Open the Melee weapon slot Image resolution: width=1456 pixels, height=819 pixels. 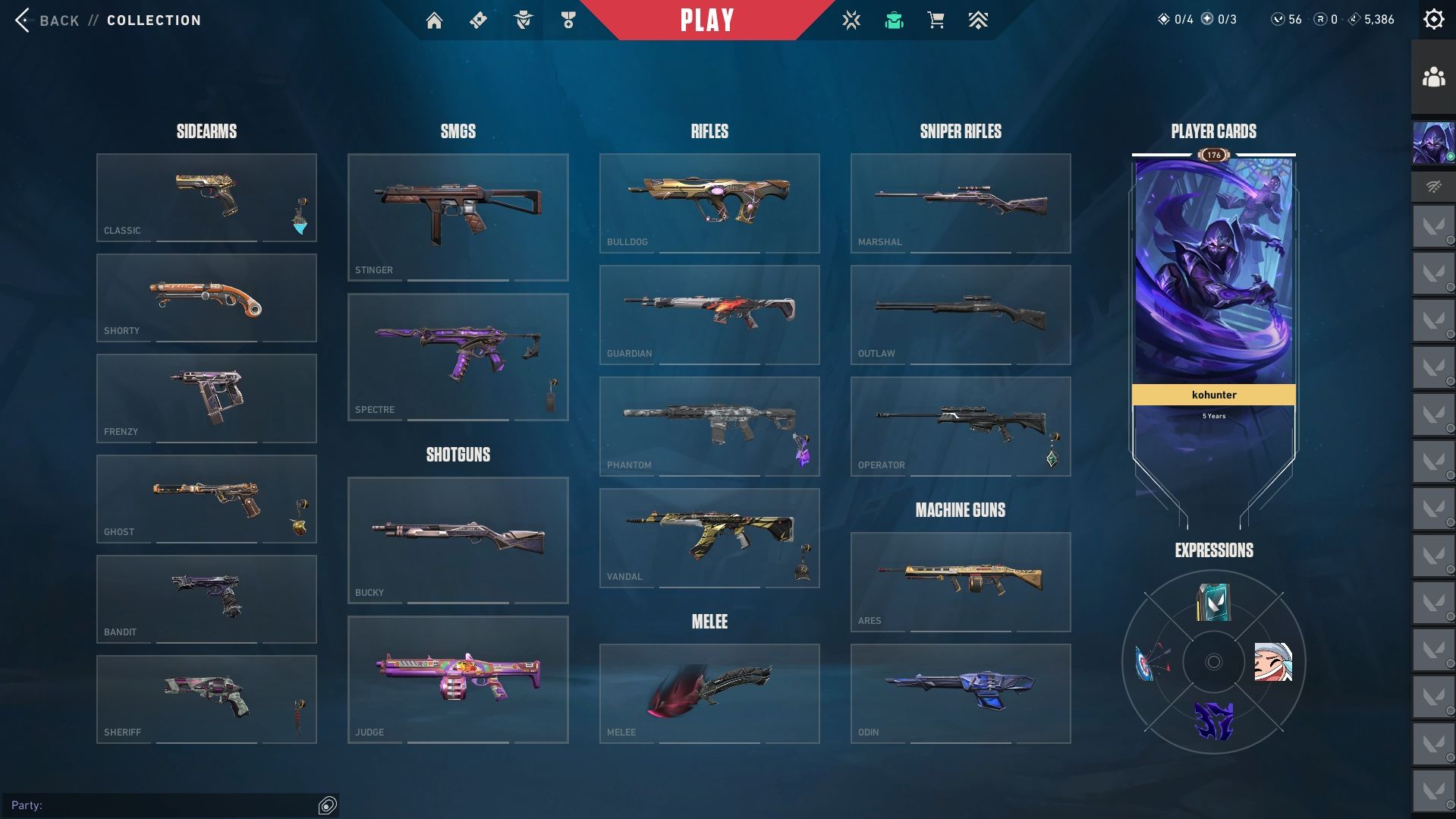709,693
